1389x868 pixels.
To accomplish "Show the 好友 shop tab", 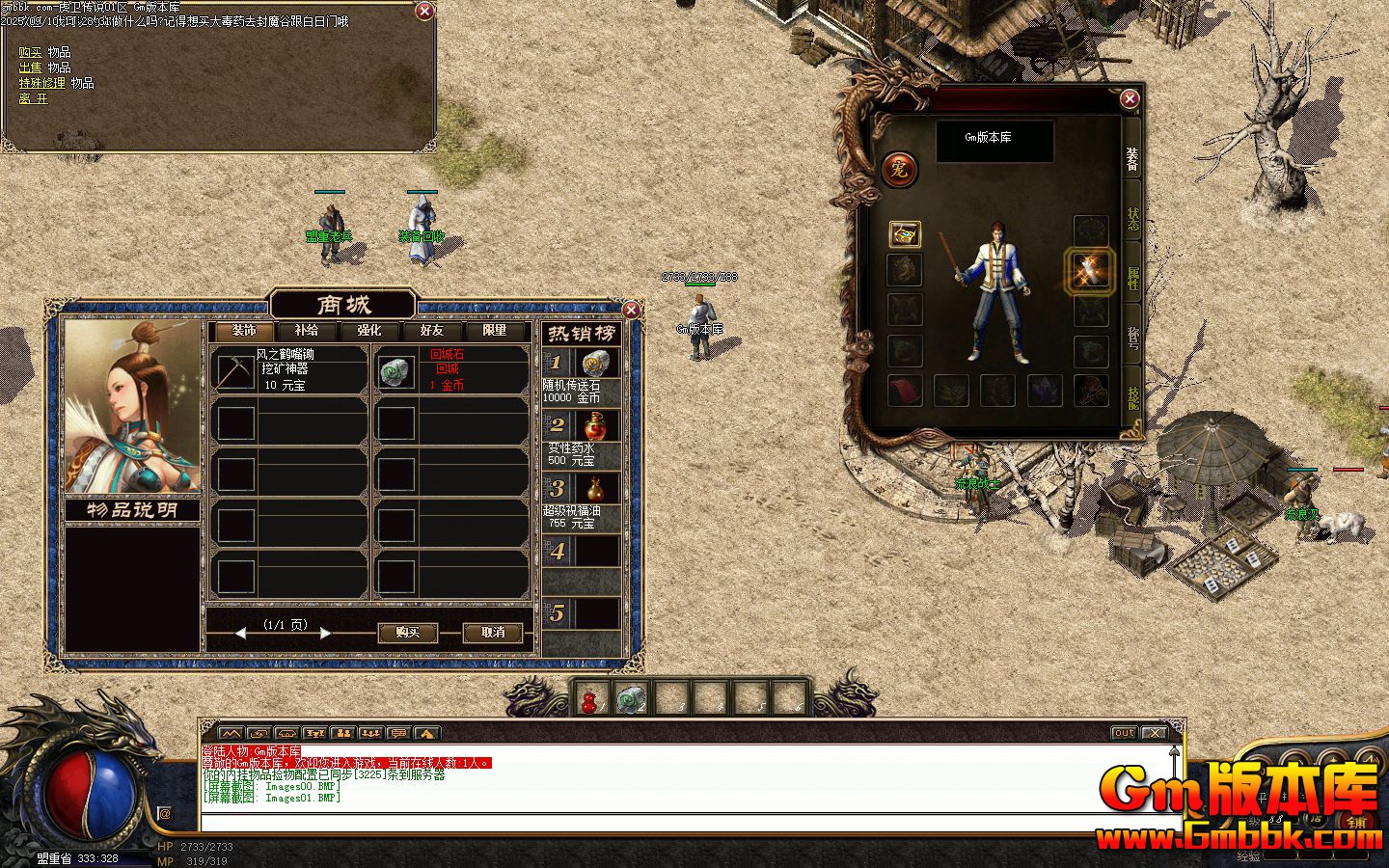I will 432,331.
